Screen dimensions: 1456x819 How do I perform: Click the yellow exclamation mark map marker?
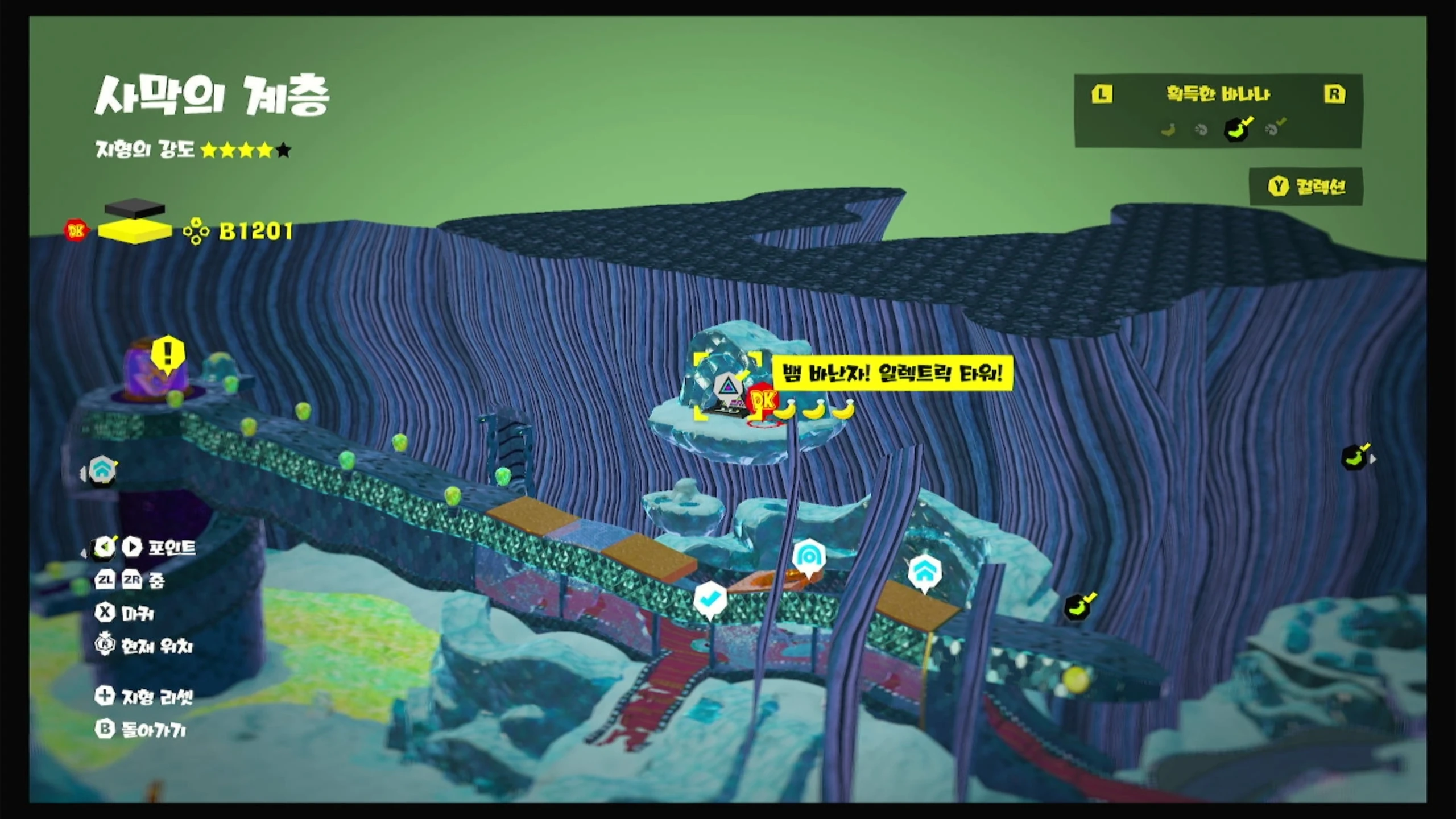pos(168,354)
